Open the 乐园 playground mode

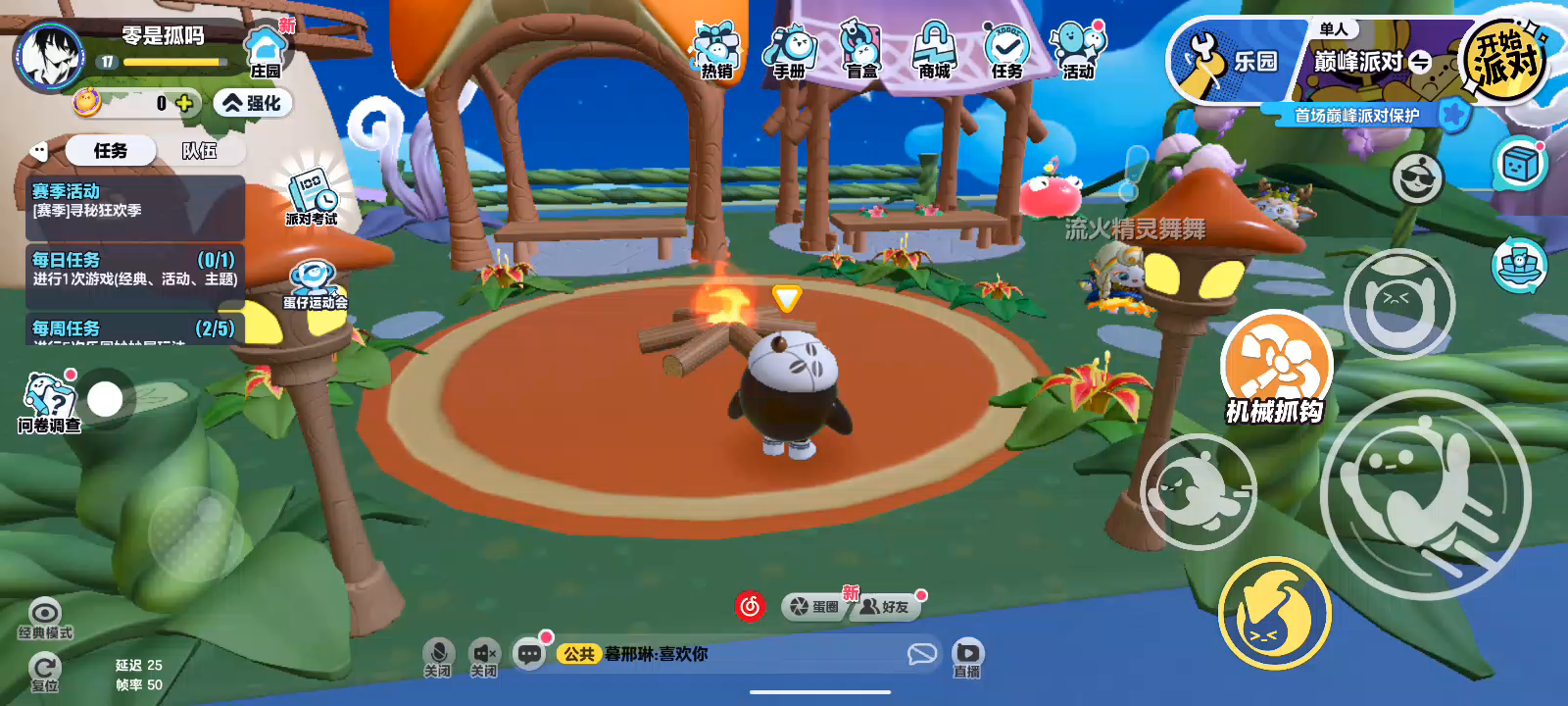click(1235, 61)
